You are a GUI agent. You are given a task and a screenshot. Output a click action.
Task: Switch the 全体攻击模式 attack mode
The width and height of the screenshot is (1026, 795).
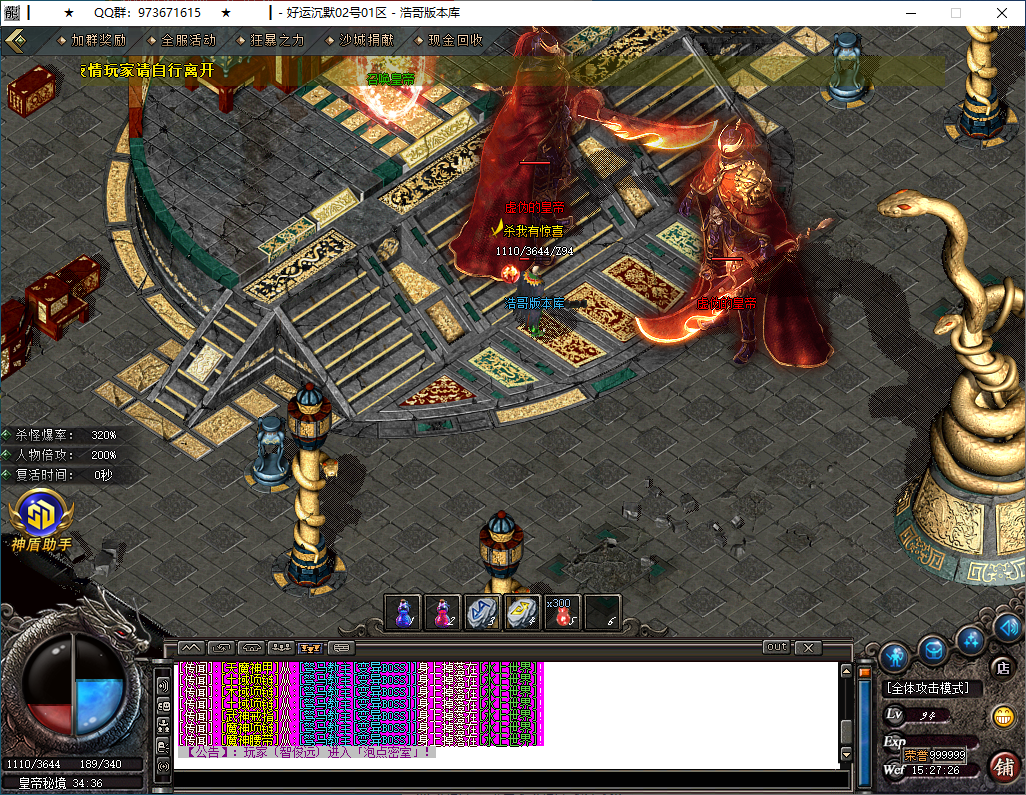(x=934, y=689)
